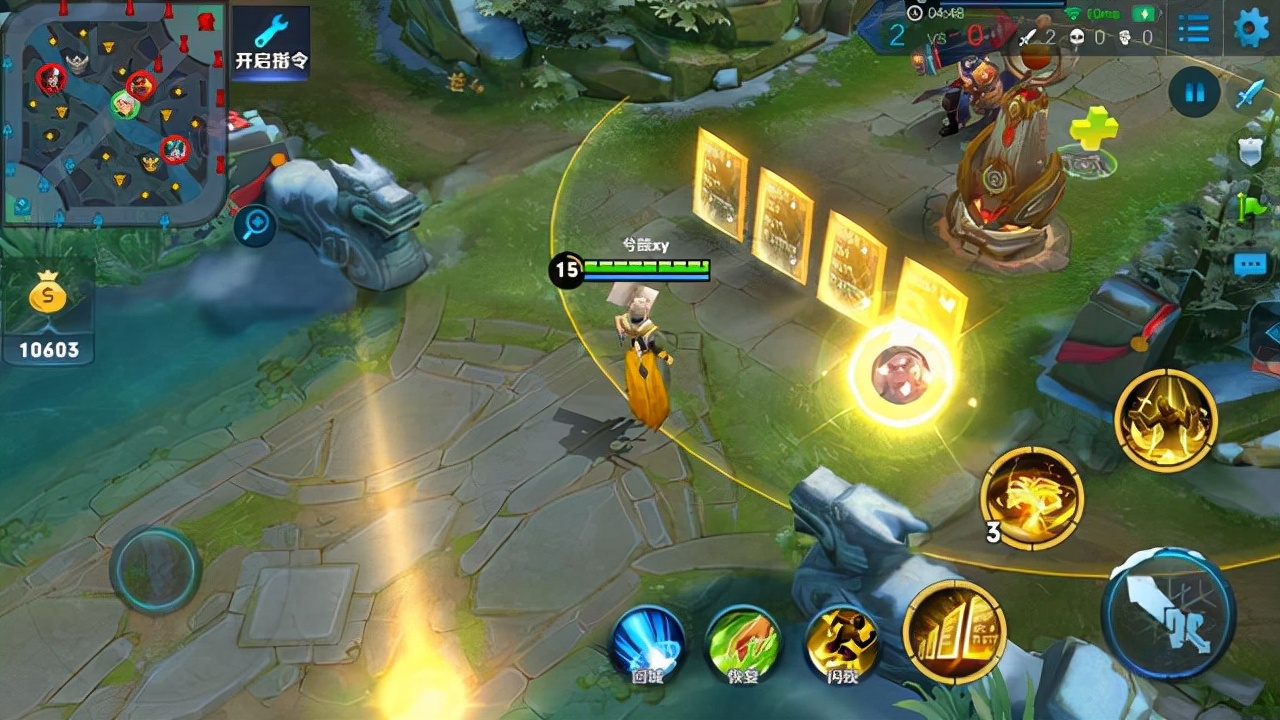Tap the magnifier icon beside the minimap
The width and height of the screenshot is (1280, 720).
(x=255, y=226)
